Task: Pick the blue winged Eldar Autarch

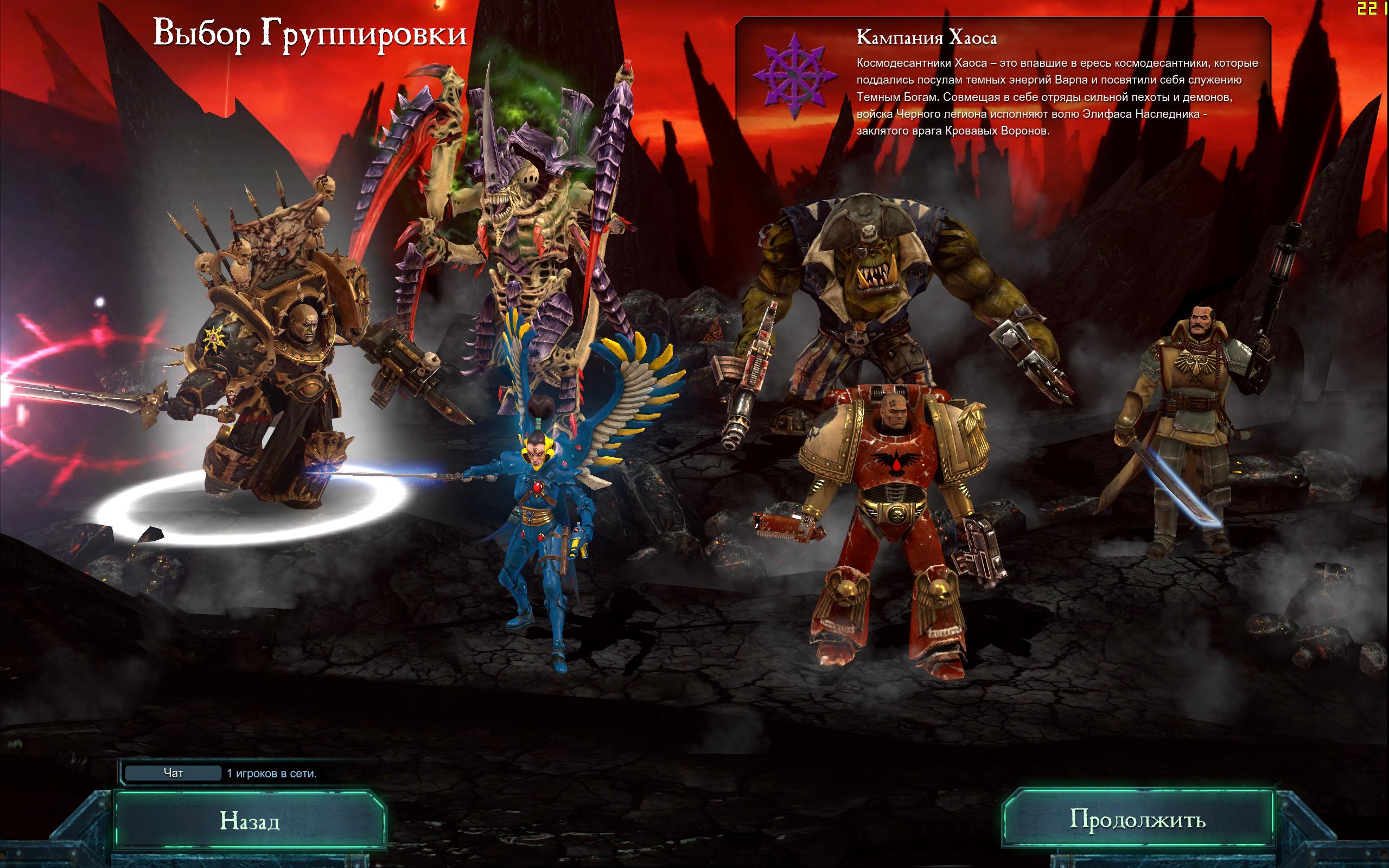Action: [x=545, y=516]
